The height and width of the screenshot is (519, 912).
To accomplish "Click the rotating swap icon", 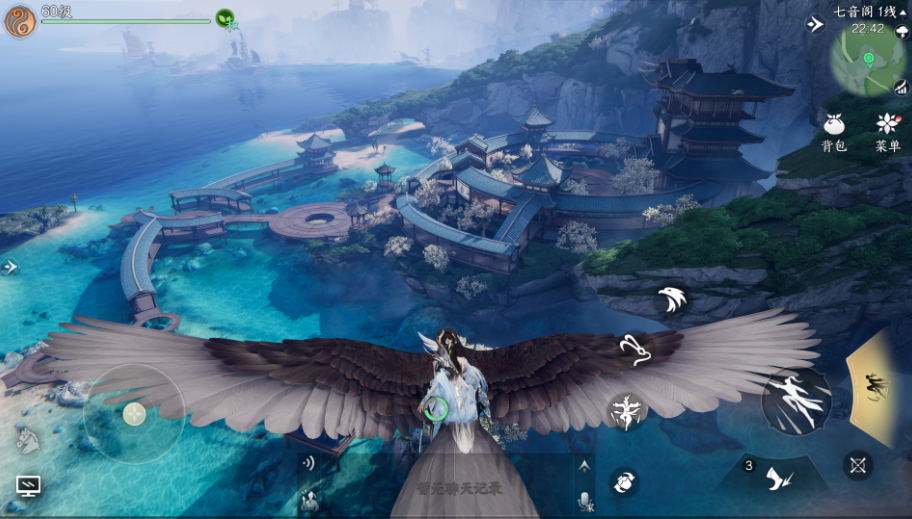I will tap(622, 482).
